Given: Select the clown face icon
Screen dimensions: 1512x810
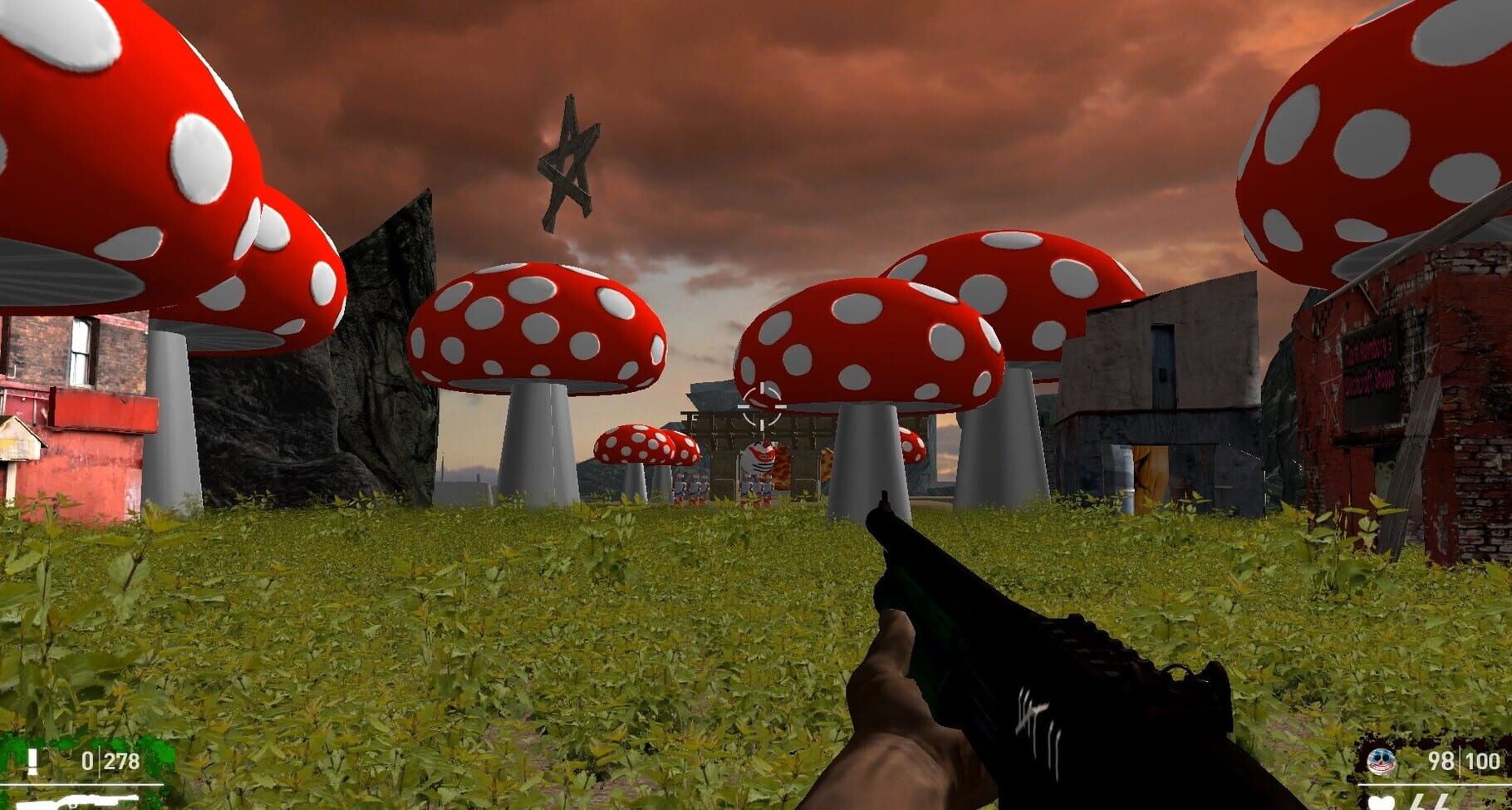Looking at the screenshot, I should coord(1382,760).
